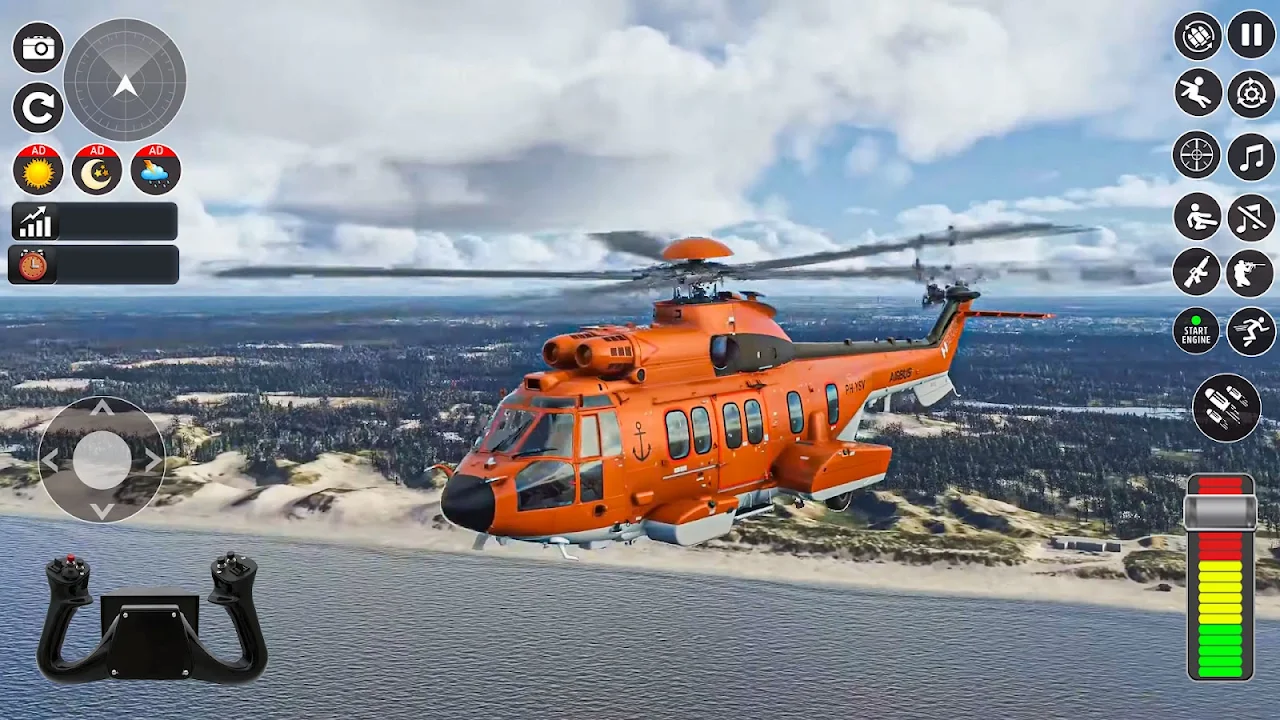Toggle the crosshair aim button
1280x720 pixels.
[x=1197, y=156]
